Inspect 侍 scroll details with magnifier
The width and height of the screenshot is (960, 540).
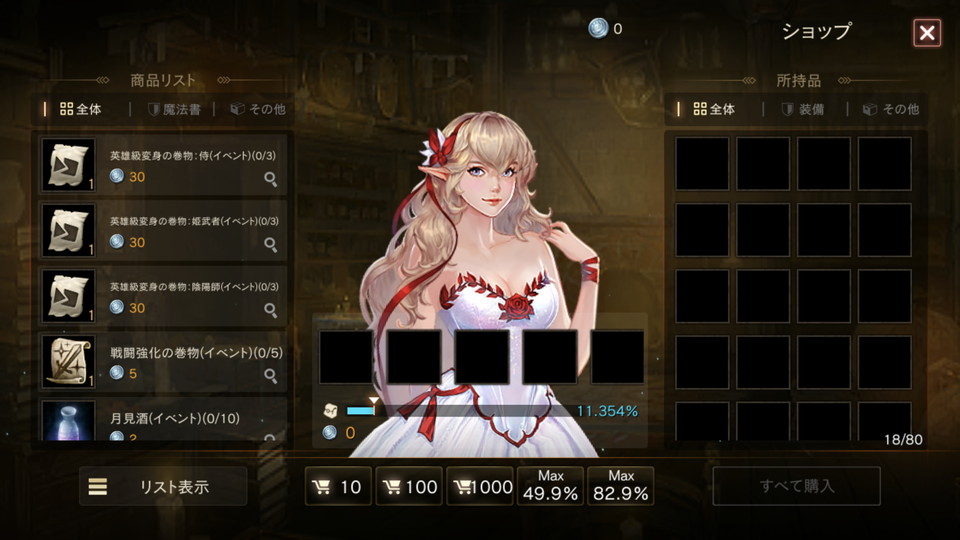(x=270, y=178)
